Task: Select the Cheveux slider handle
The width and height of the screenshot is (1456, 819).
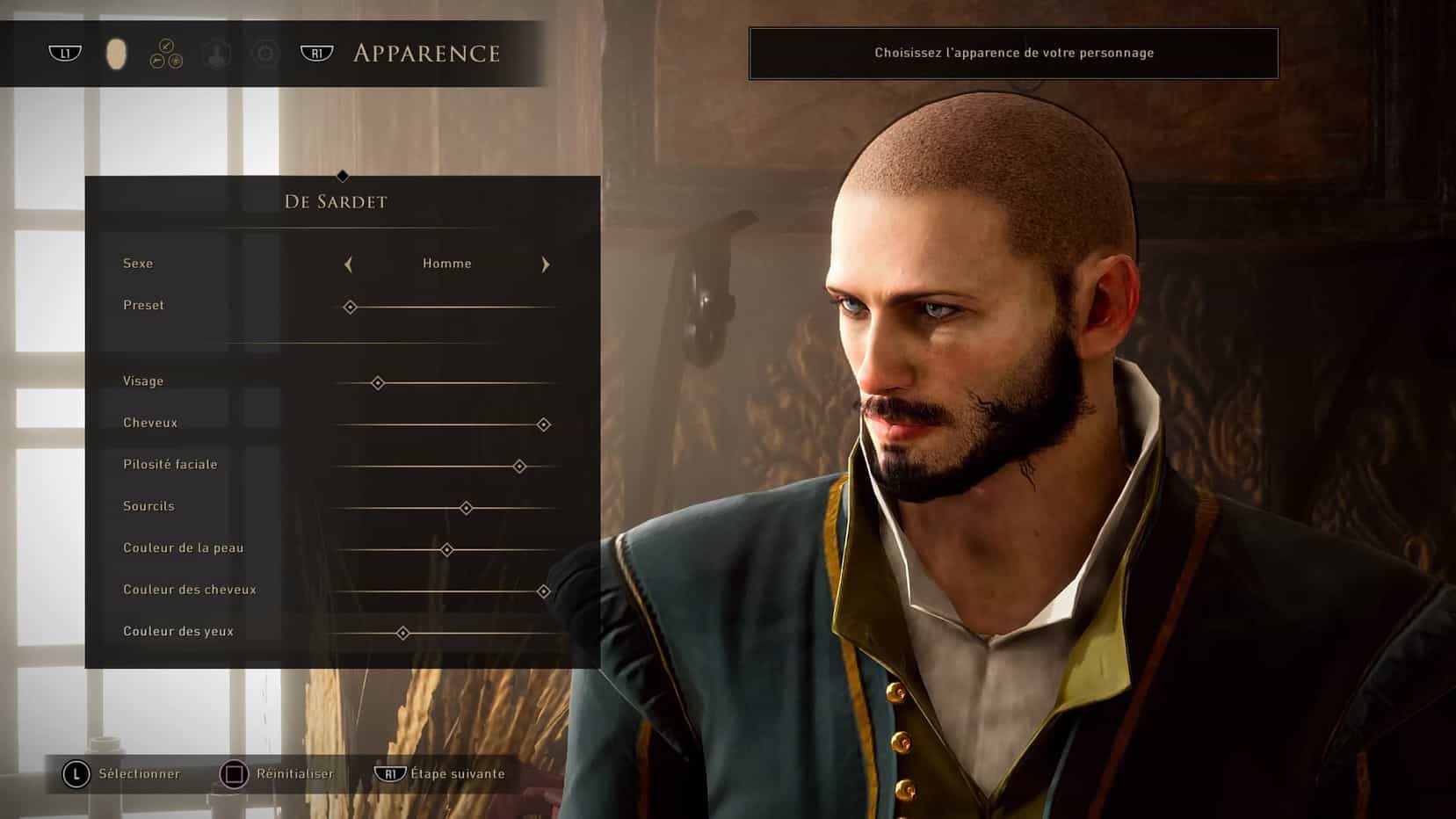Action: coord(544,424)
